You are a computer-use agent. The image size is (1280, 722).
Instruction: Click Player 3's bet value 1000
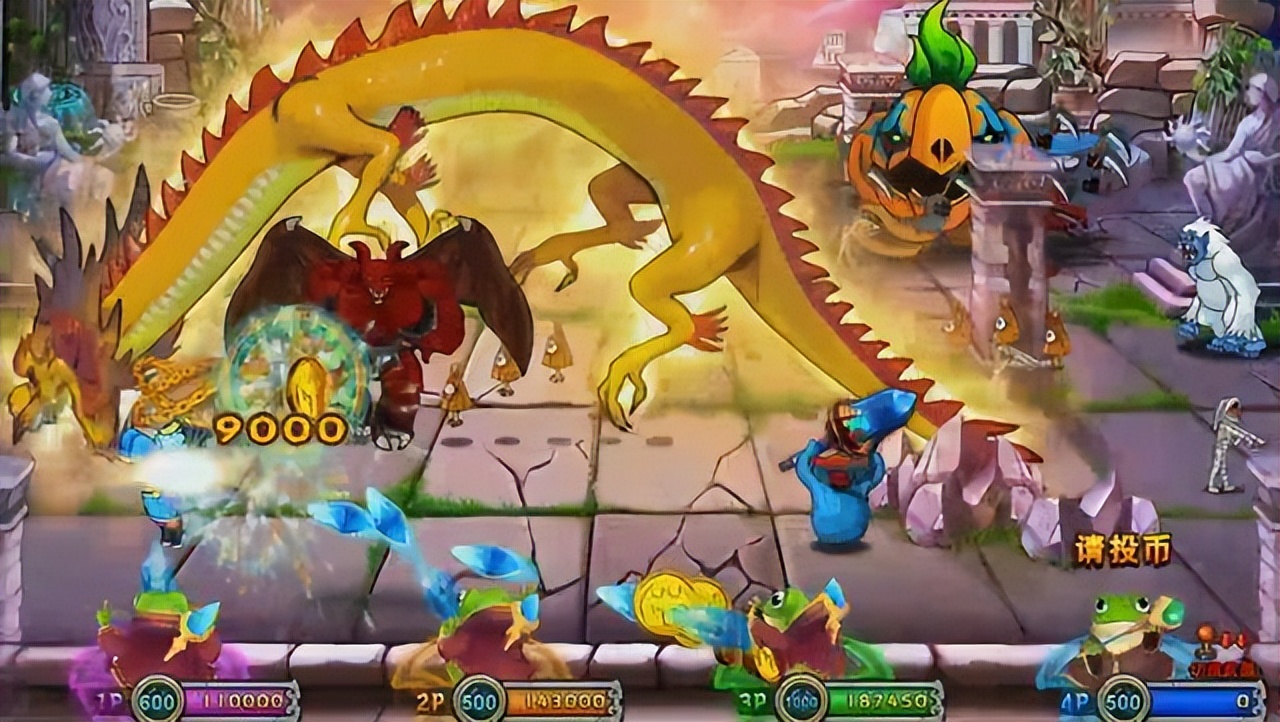800,701
